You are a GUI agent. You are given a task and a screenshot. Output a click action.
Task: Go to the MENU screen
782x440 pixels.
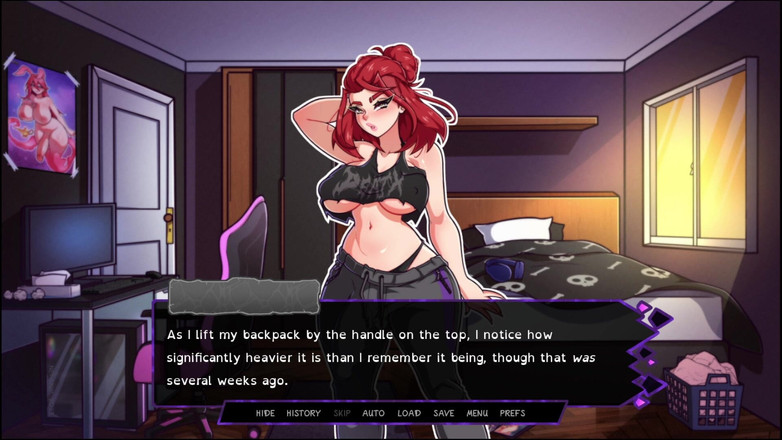(477, 413)
